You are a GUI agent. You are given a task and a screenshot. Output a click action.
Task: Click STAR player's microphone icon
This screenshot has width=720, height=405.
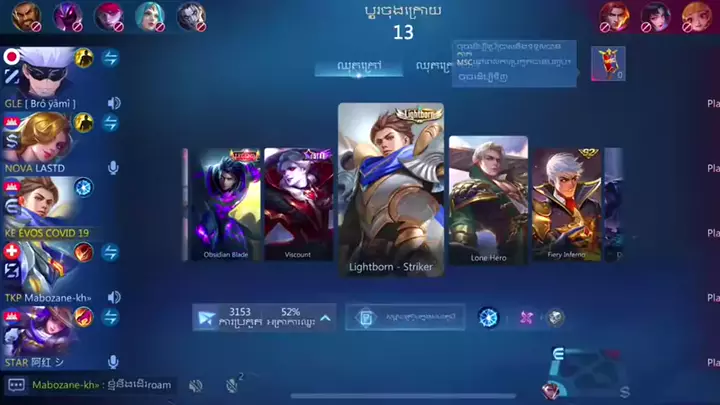(114, 362)
